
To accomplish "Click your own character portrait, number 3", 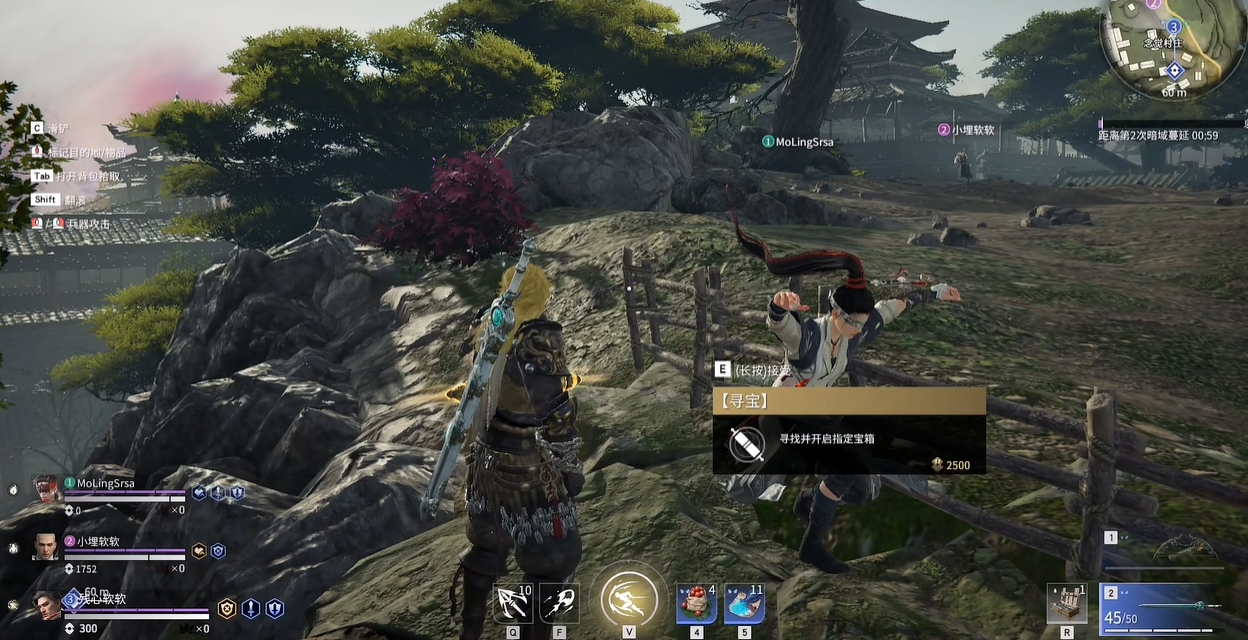I will click(47, 605).
